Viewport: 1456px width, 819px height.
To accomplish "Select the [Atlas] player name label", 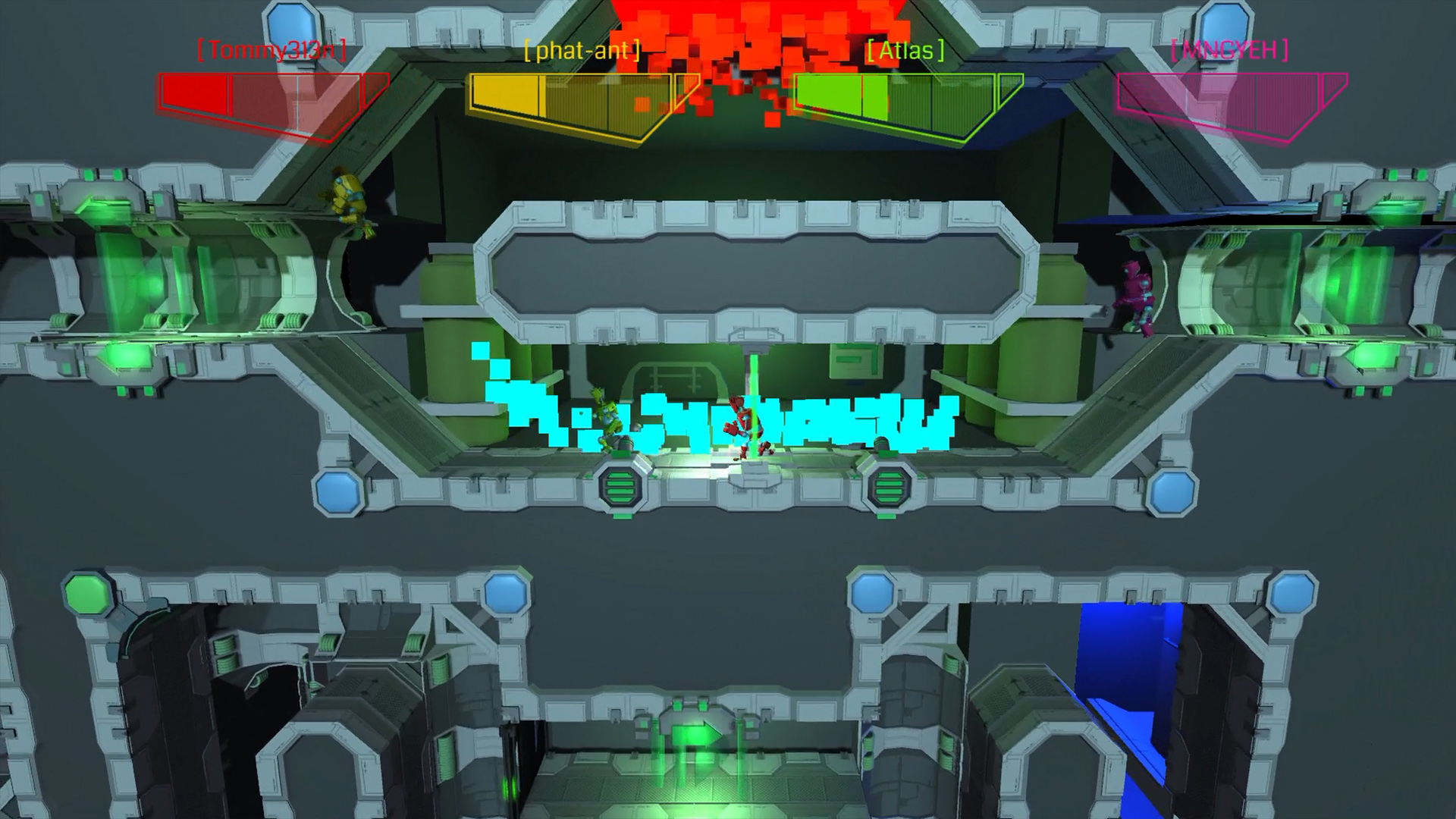I will [905, 52].
